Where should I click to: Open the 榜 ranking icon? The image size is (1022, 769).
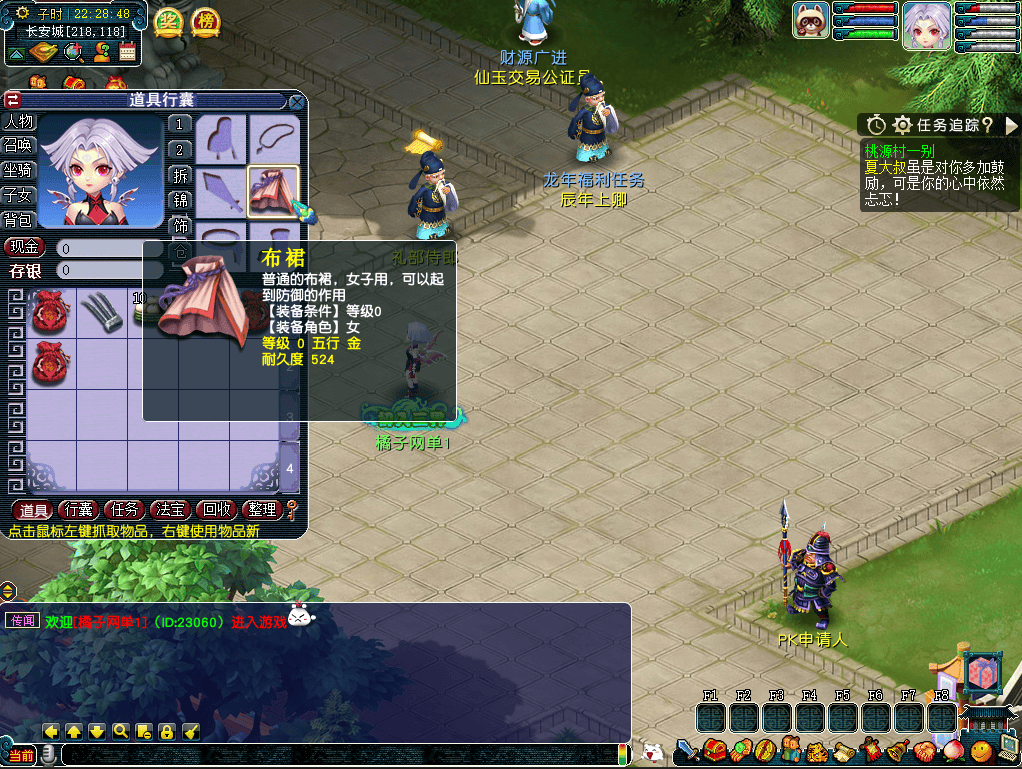pos(204,21)
